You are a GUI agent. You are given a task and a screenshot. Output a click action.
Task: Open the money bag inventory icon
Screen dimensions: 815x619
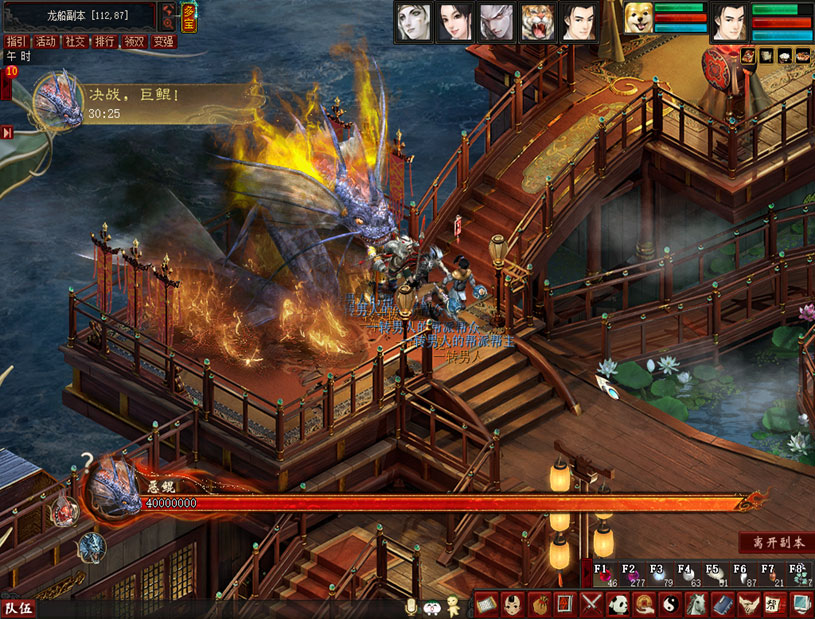[x=539, y=604]
